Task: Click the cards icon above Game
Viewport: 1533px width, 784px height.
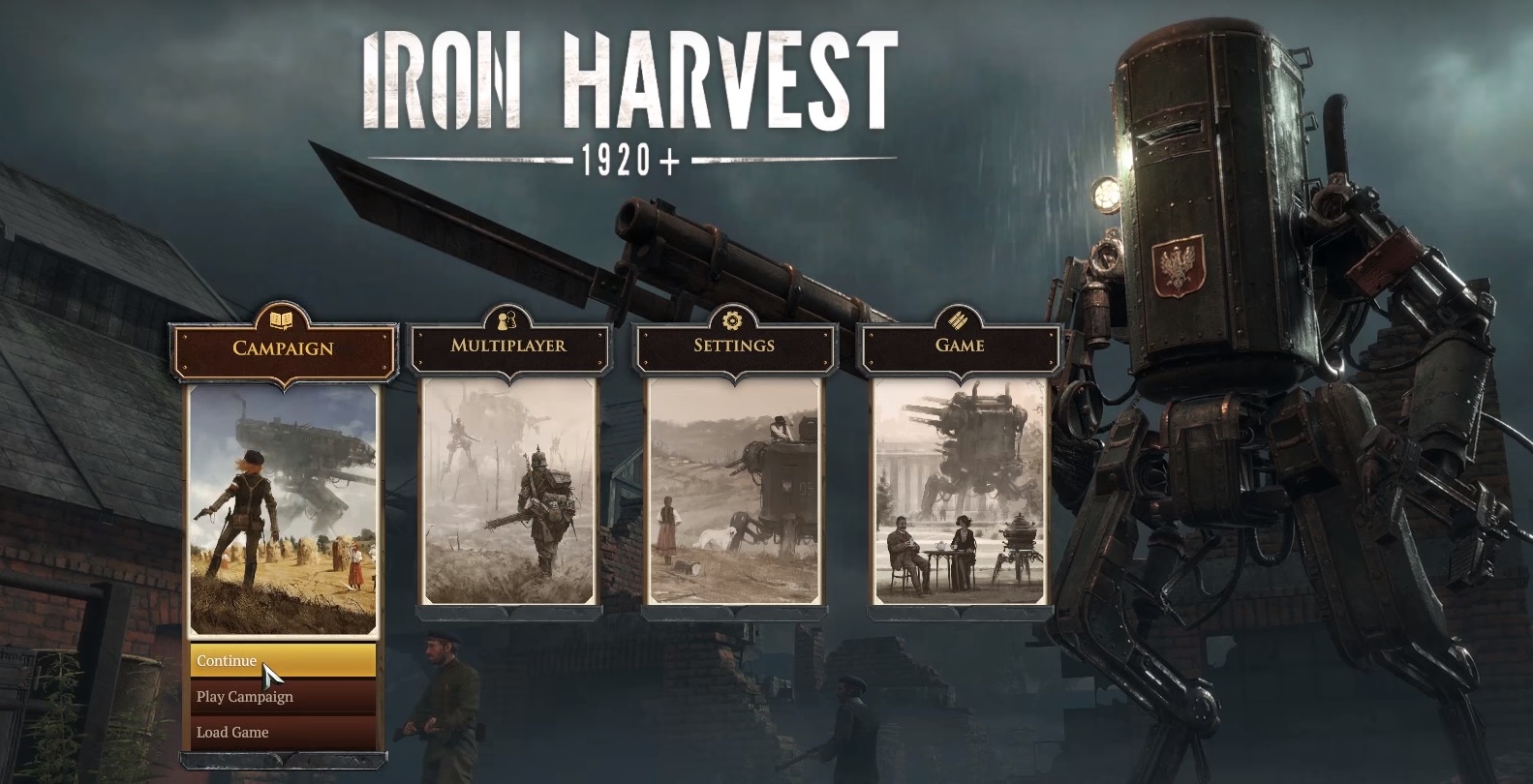Action: pos(960,320)
